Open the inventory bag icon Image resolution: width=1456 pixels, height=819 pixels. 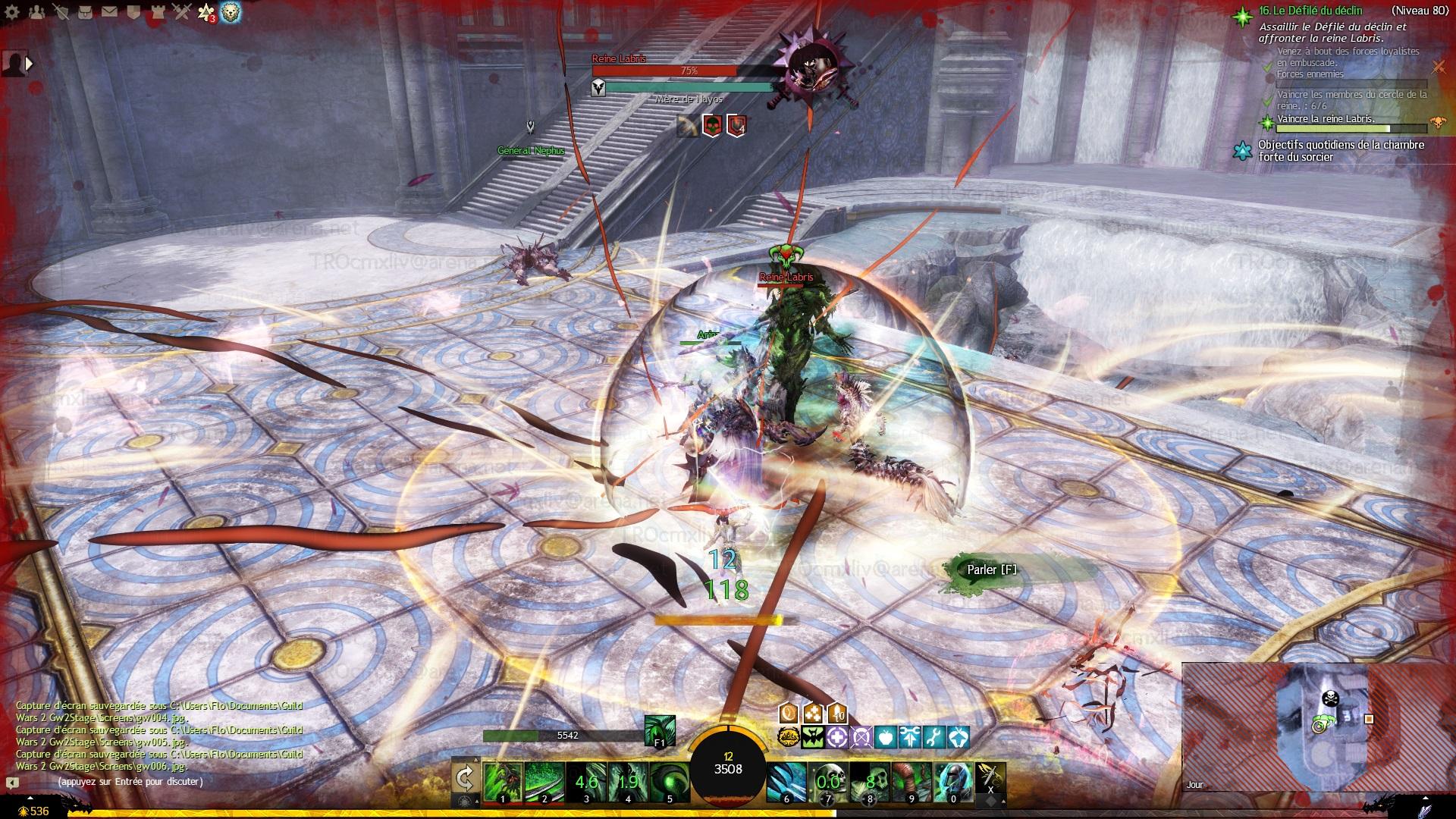[86, 11]
